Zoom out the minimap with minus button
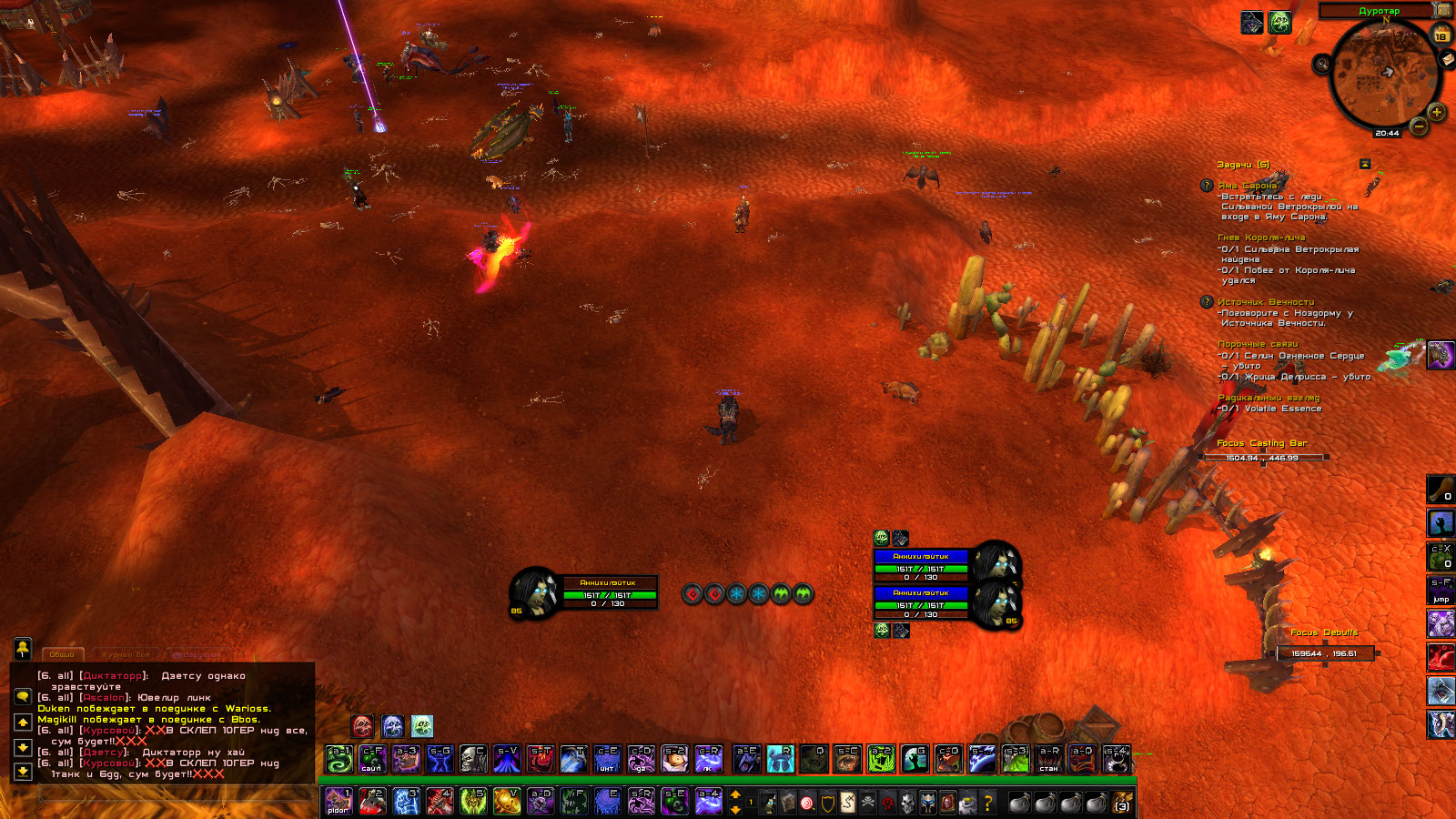This screenshot has height=819, width=1456. (1419, 127)
